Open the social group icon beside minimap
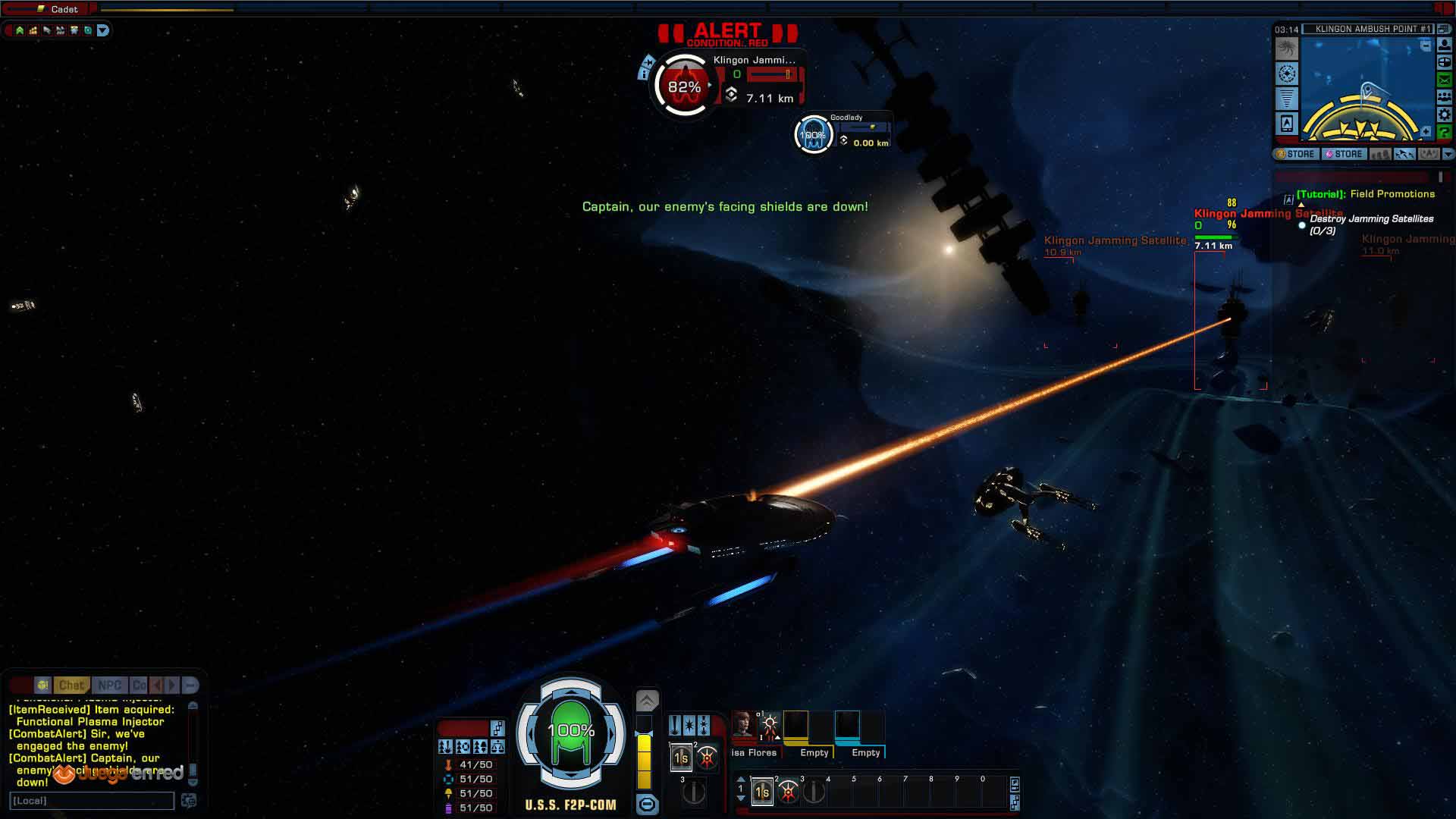 1445,97
